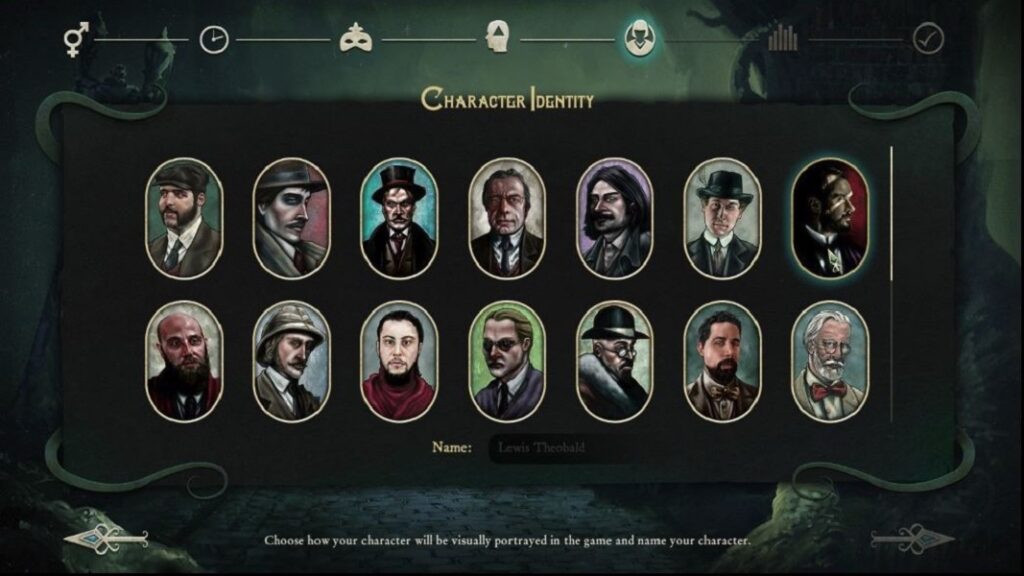
Task: Click the character Name input field
Action: coord(560,447)
